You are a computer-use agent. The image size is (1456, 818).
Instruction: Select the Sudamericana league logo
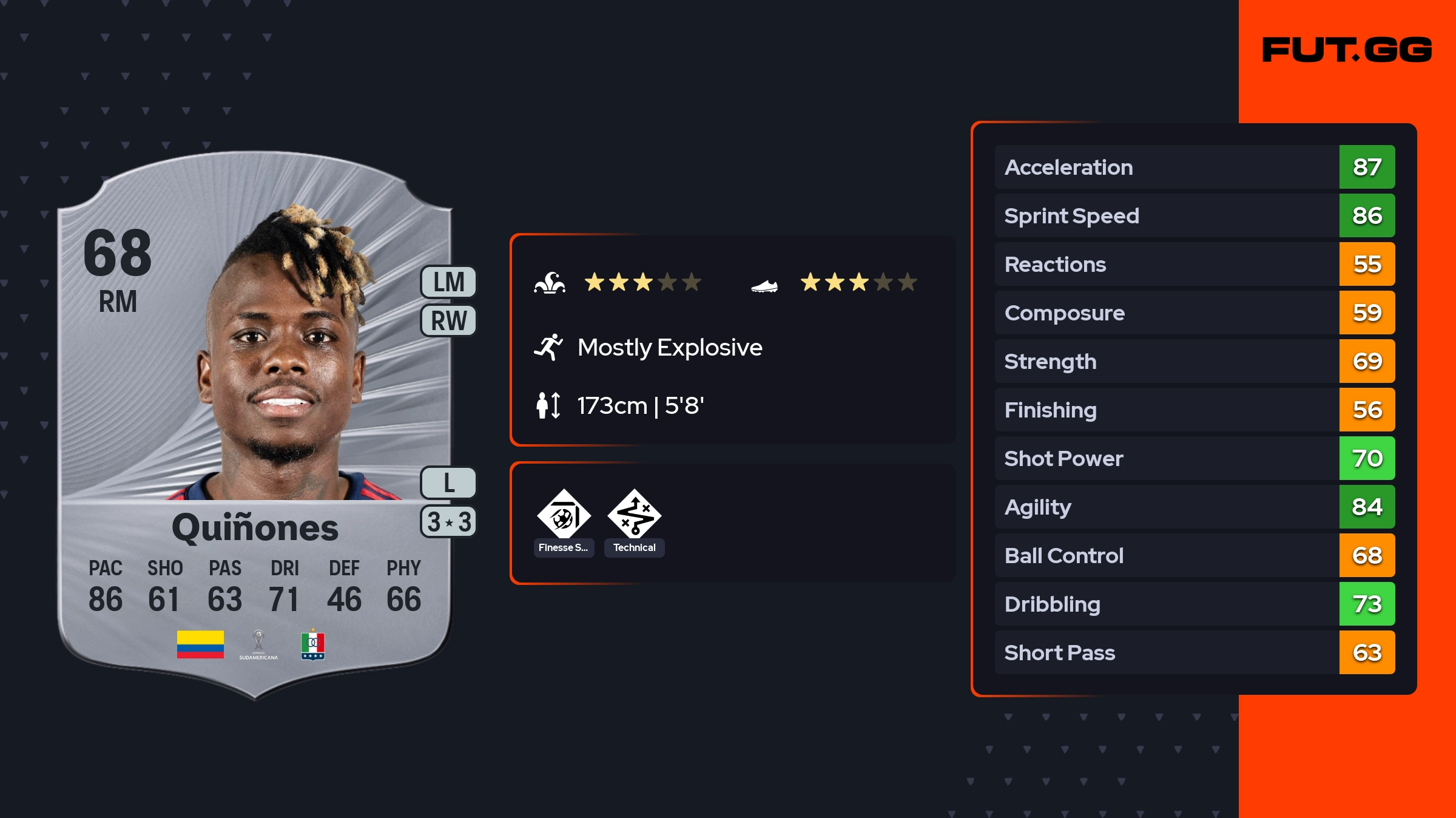[258, 644]
